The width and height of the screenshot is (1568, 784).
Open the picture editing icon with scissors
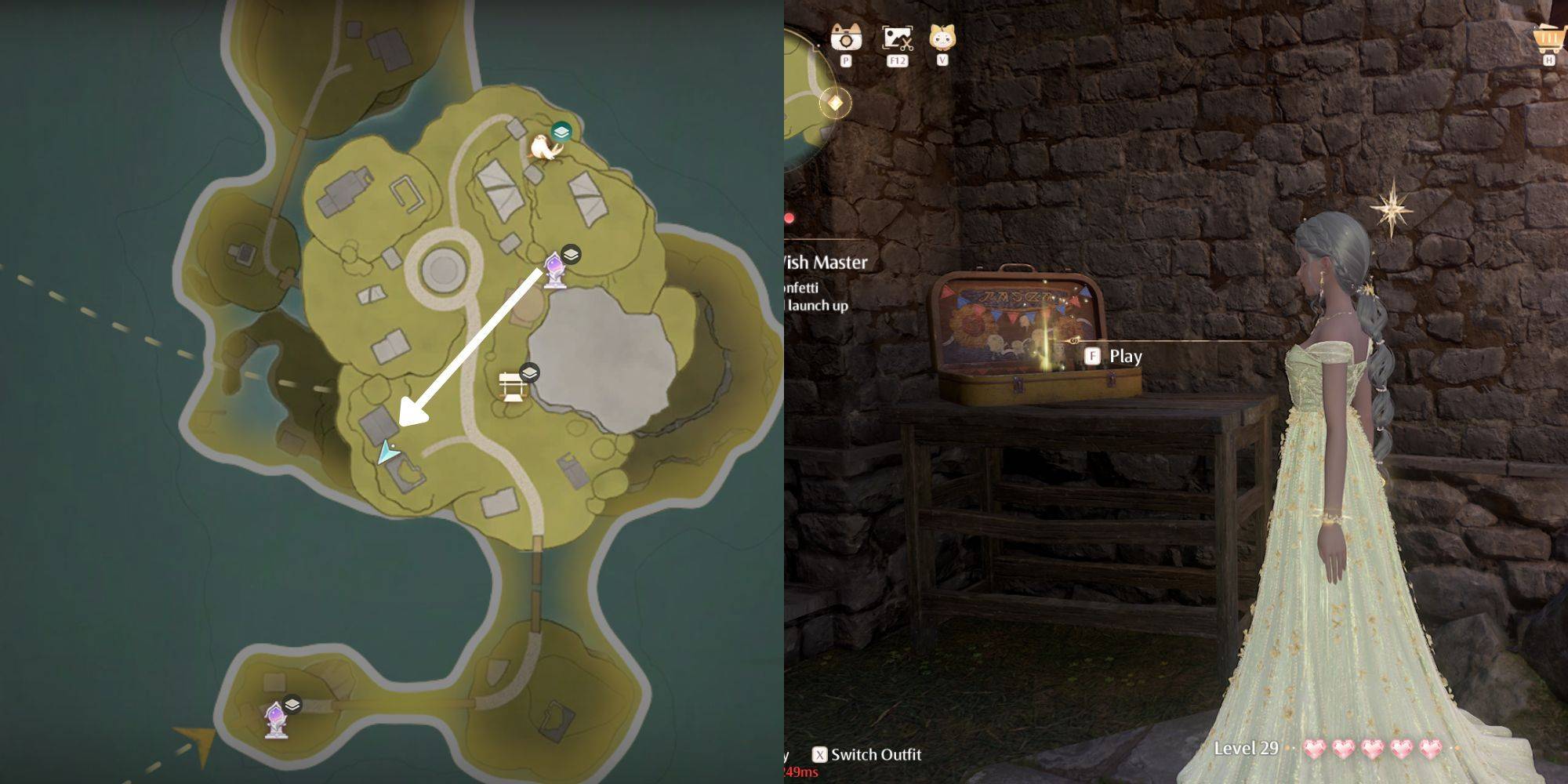click(897, 38)
